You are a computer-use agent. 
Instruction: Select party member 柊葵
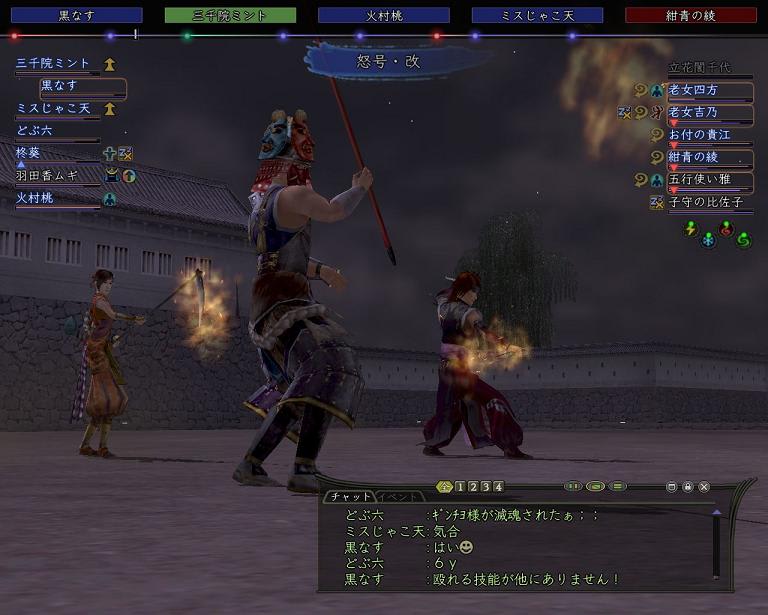pyautogui.click(x=28, y=153)
